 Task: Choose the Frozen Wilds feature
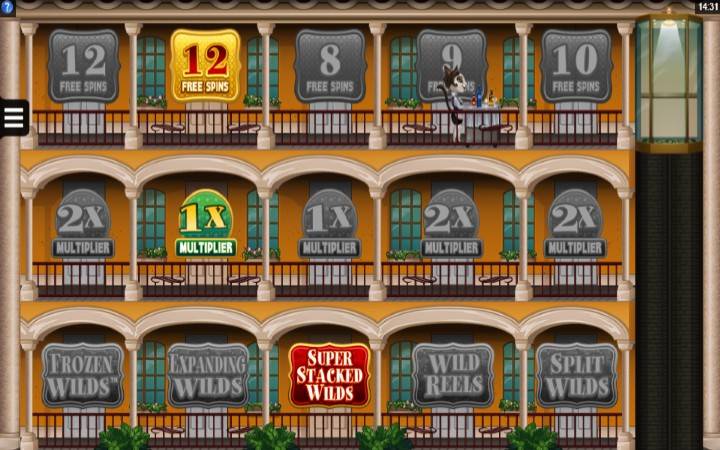tap(83, 375)
